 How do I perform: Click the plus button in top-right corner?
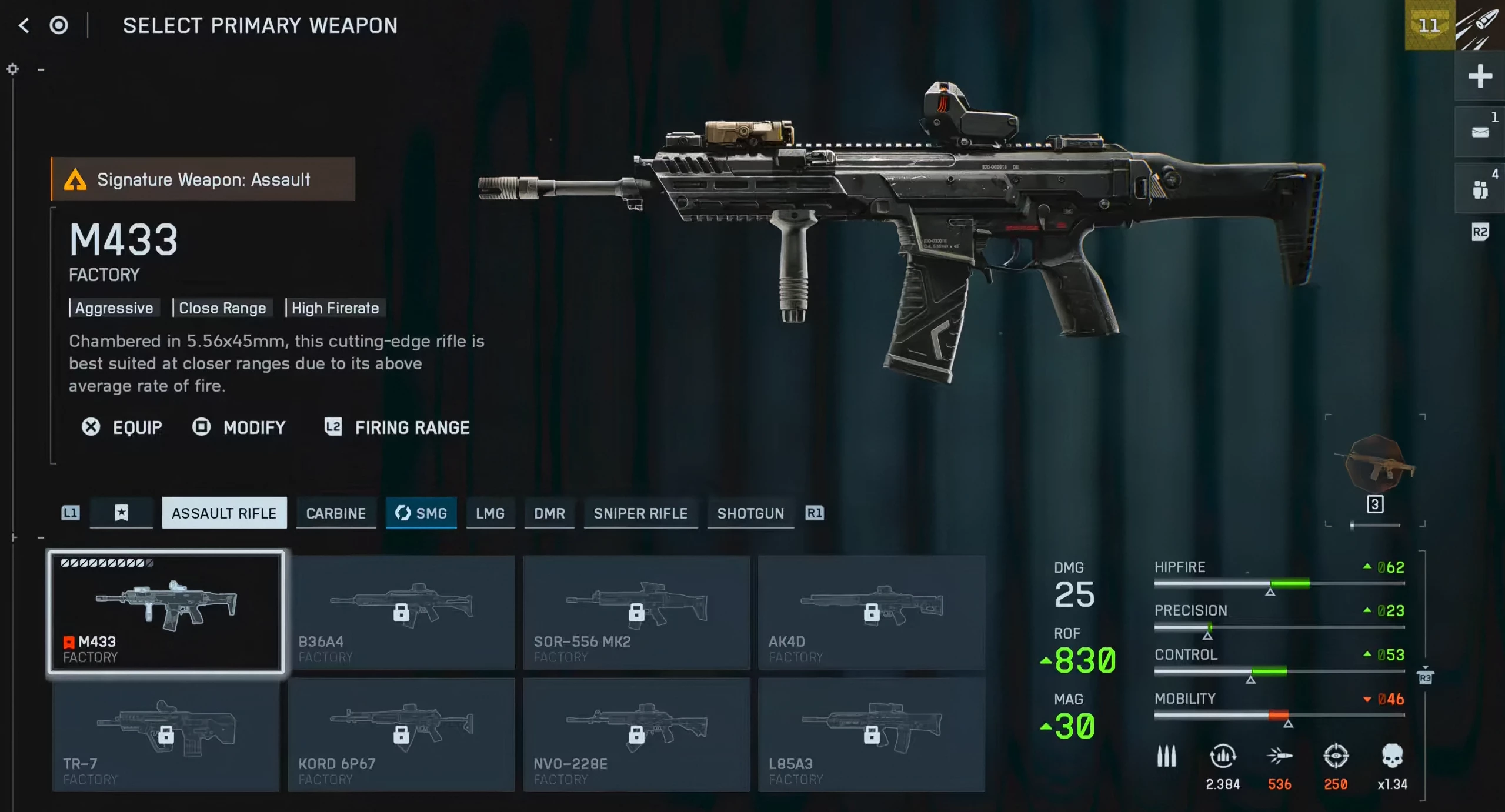(x=1480, y=76)
